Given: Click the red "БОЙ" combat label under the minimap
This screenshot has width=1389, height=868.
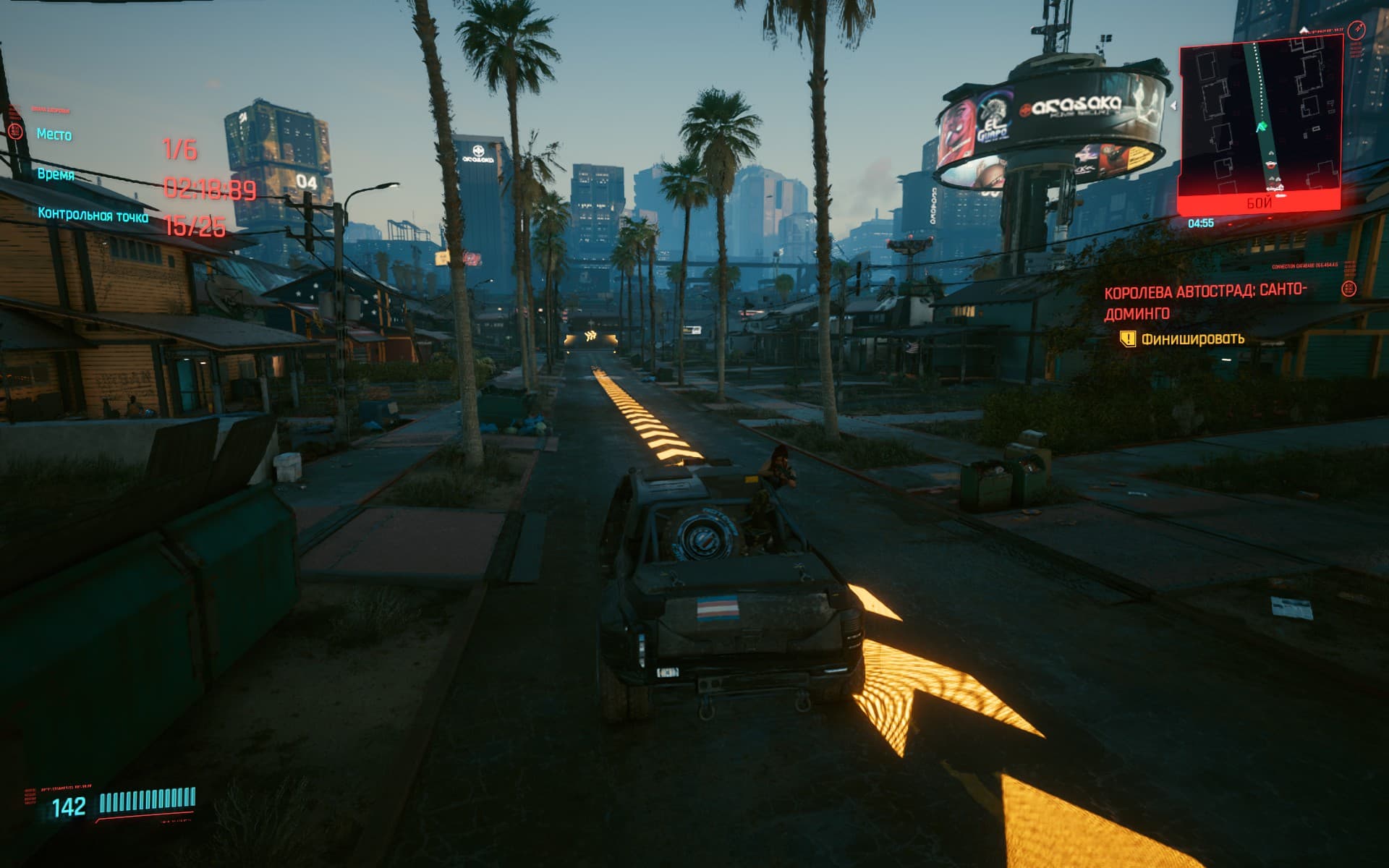Looking at the screenshot, I should [1259, 203].
